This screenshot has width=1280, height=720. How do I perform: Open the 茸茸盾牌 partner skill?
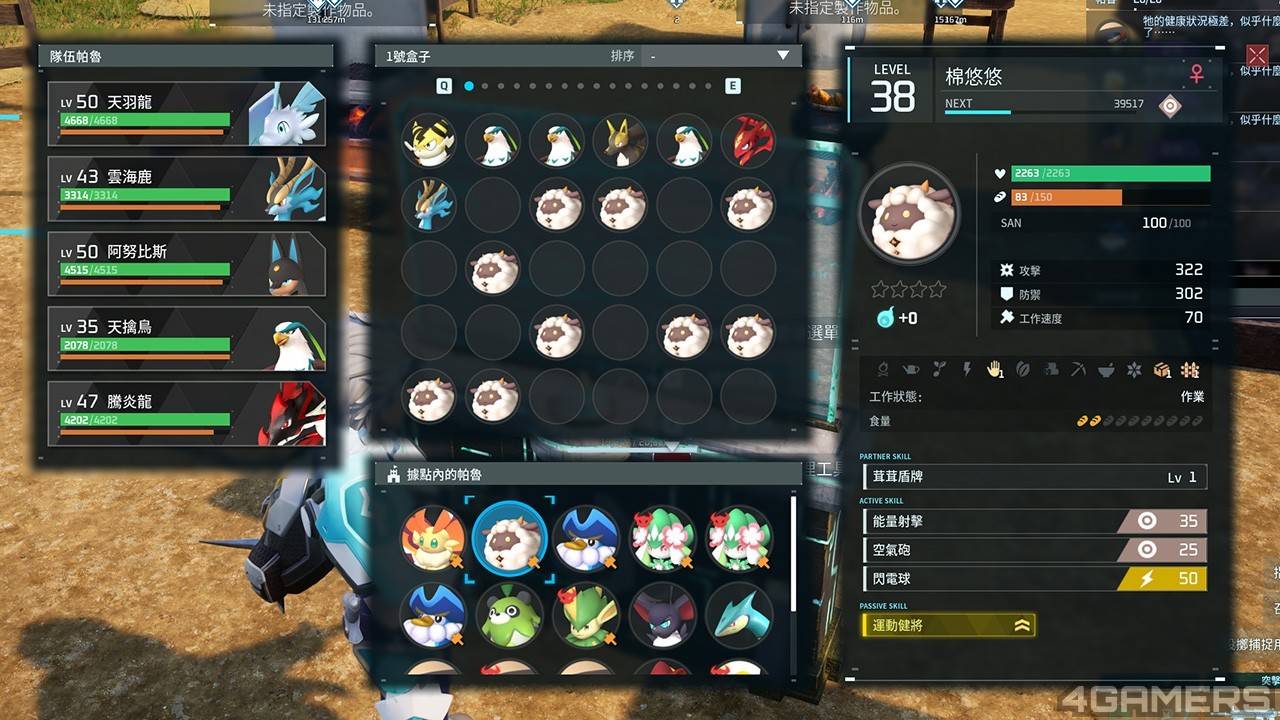pyautogui.click(x=1034, y=477)
